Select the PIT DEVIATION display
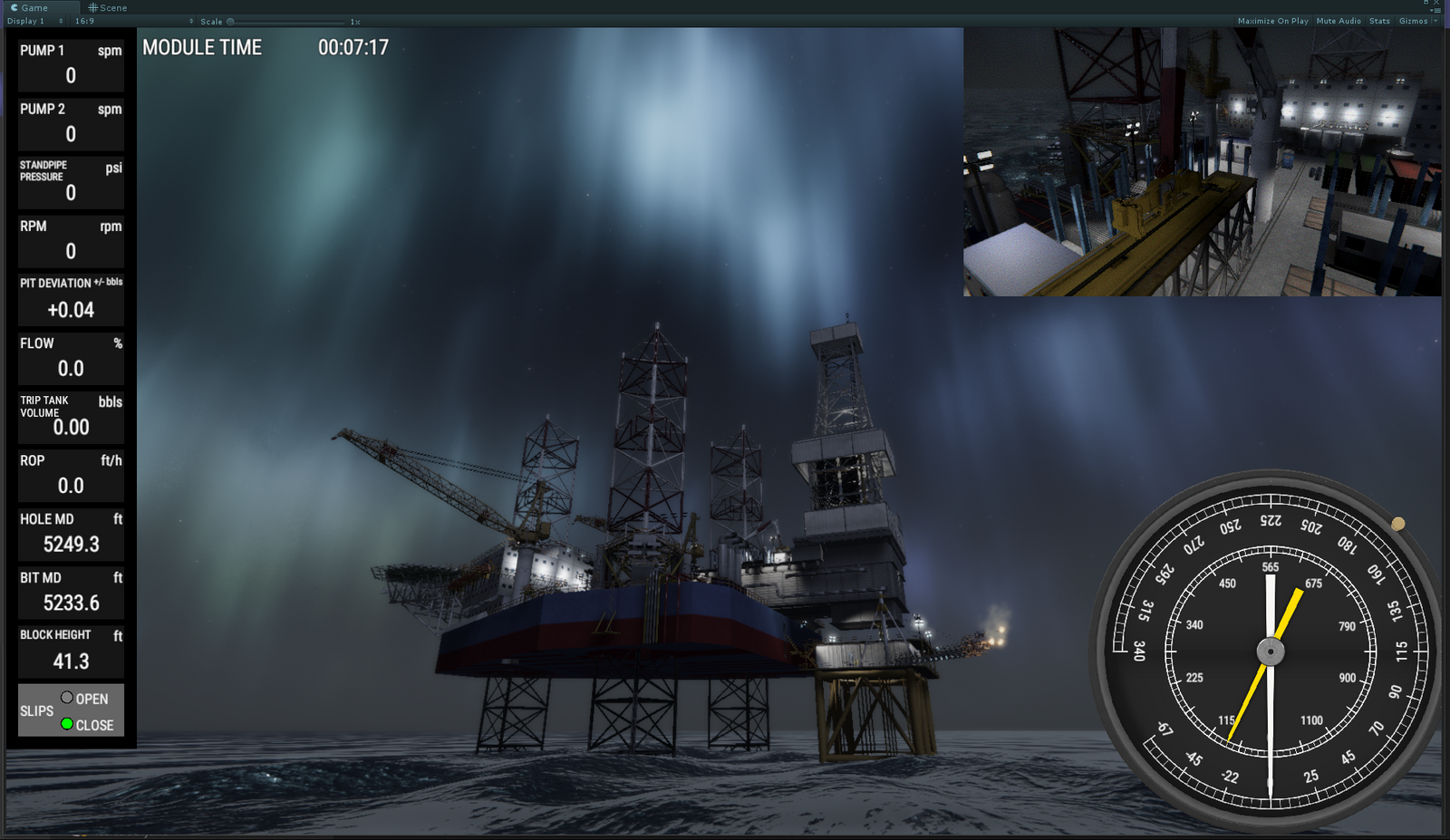Viewport: 1450px width, 840px height. (x=70, y=299)
